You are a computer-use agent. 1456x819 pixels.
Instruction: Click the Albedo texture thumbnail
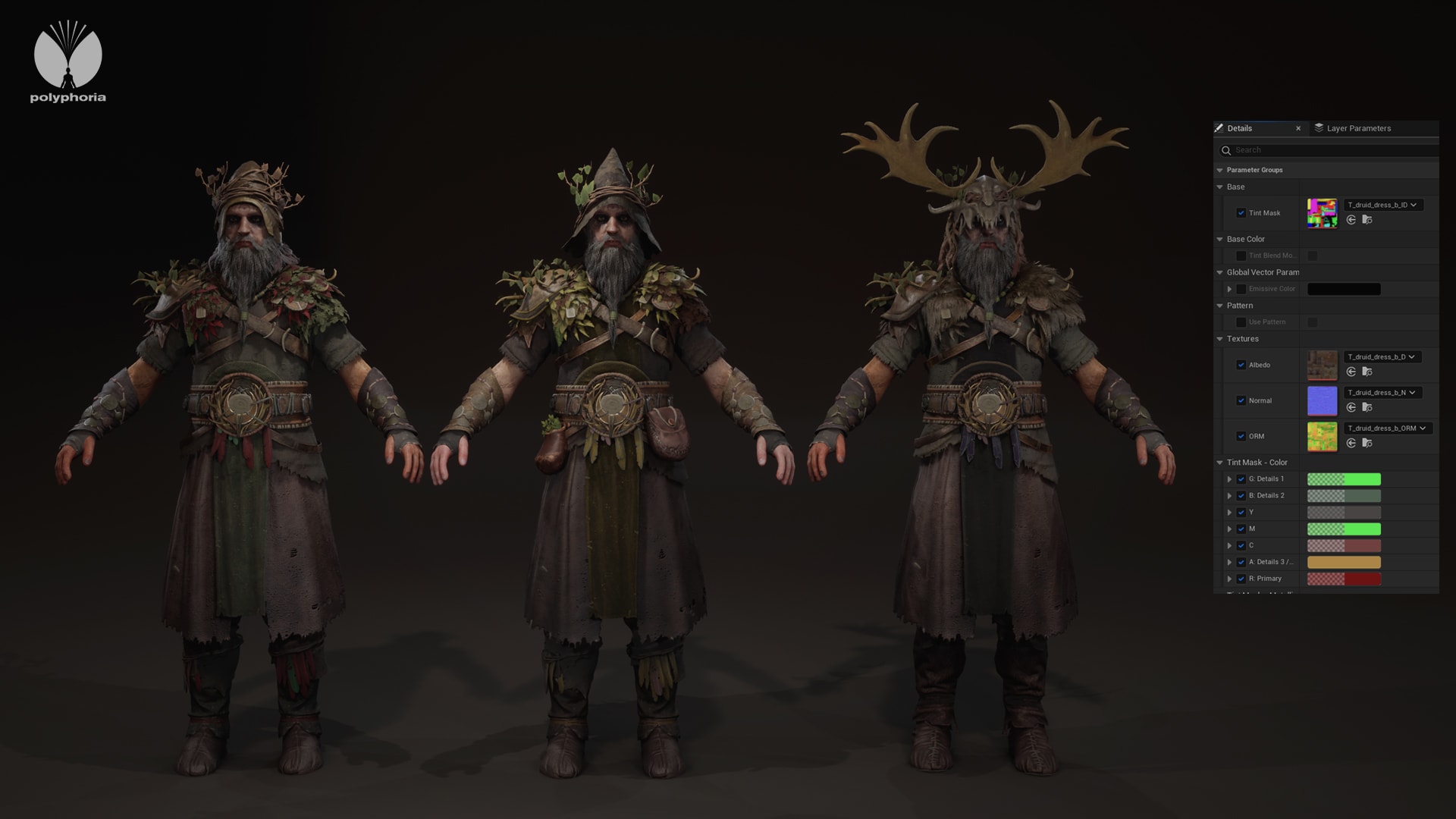(1322, 365)
